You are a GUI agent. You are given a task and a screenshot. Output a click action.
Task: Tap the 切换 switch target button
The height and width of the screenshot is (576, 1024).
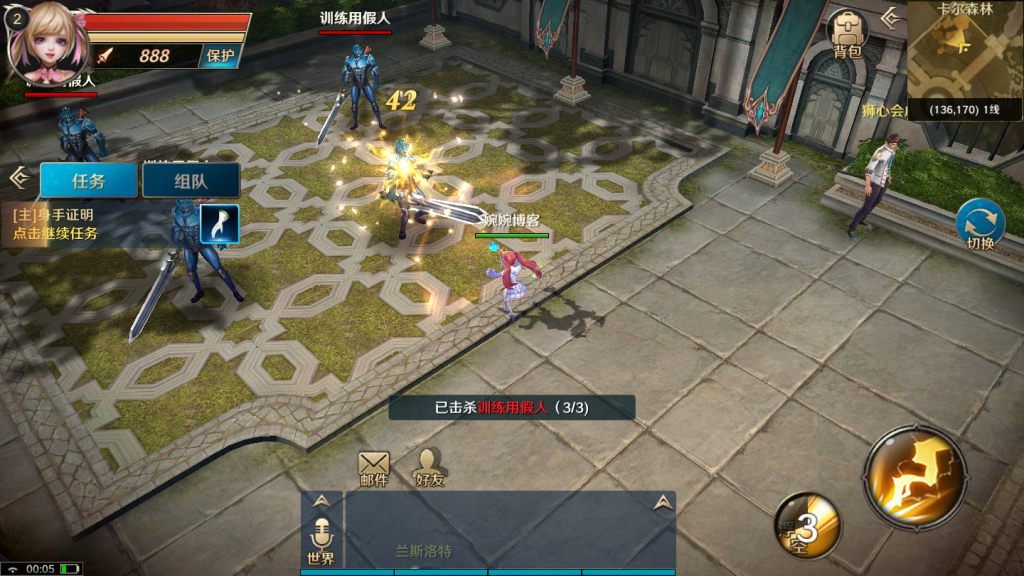click(980, 225)
